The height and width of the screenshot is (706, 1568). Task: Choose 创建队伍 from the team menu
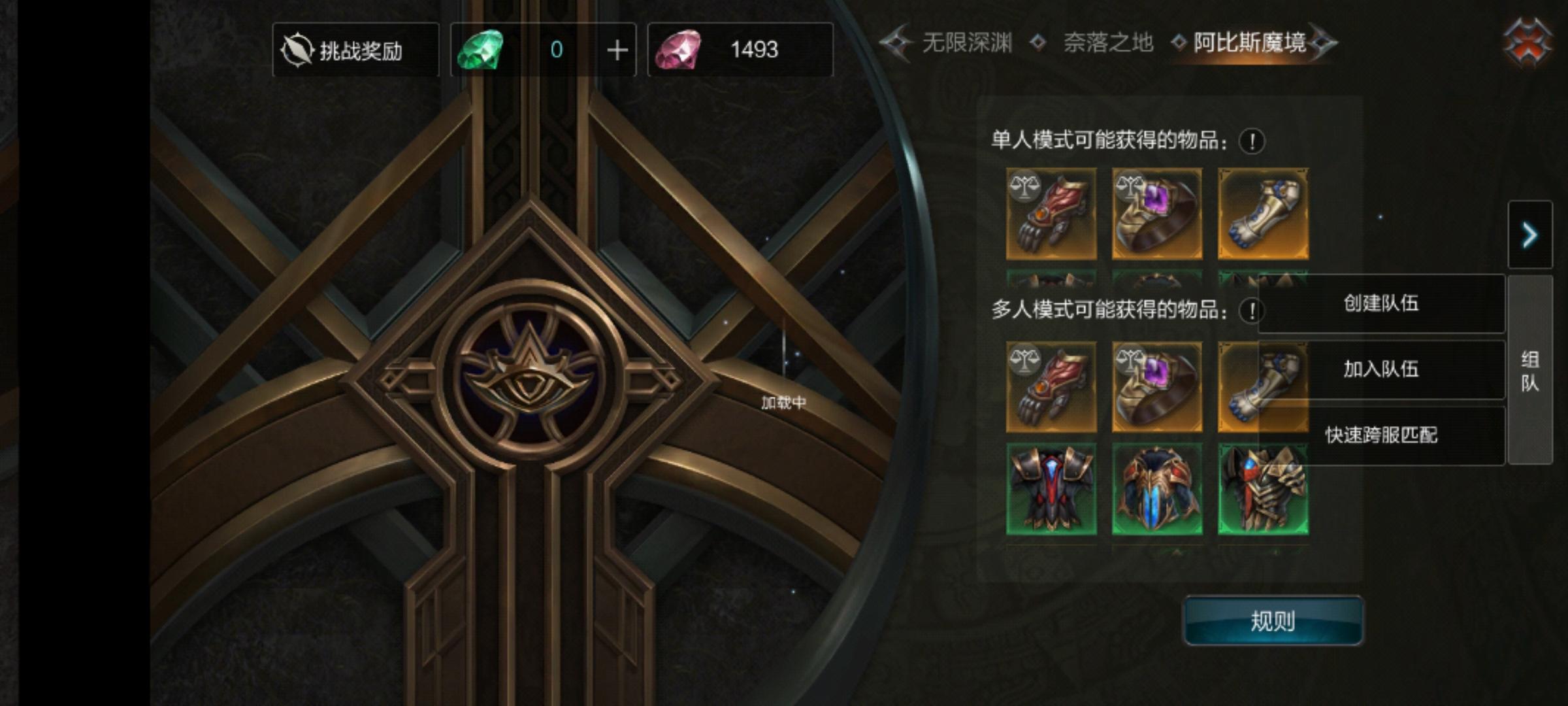pos(1381,304)
